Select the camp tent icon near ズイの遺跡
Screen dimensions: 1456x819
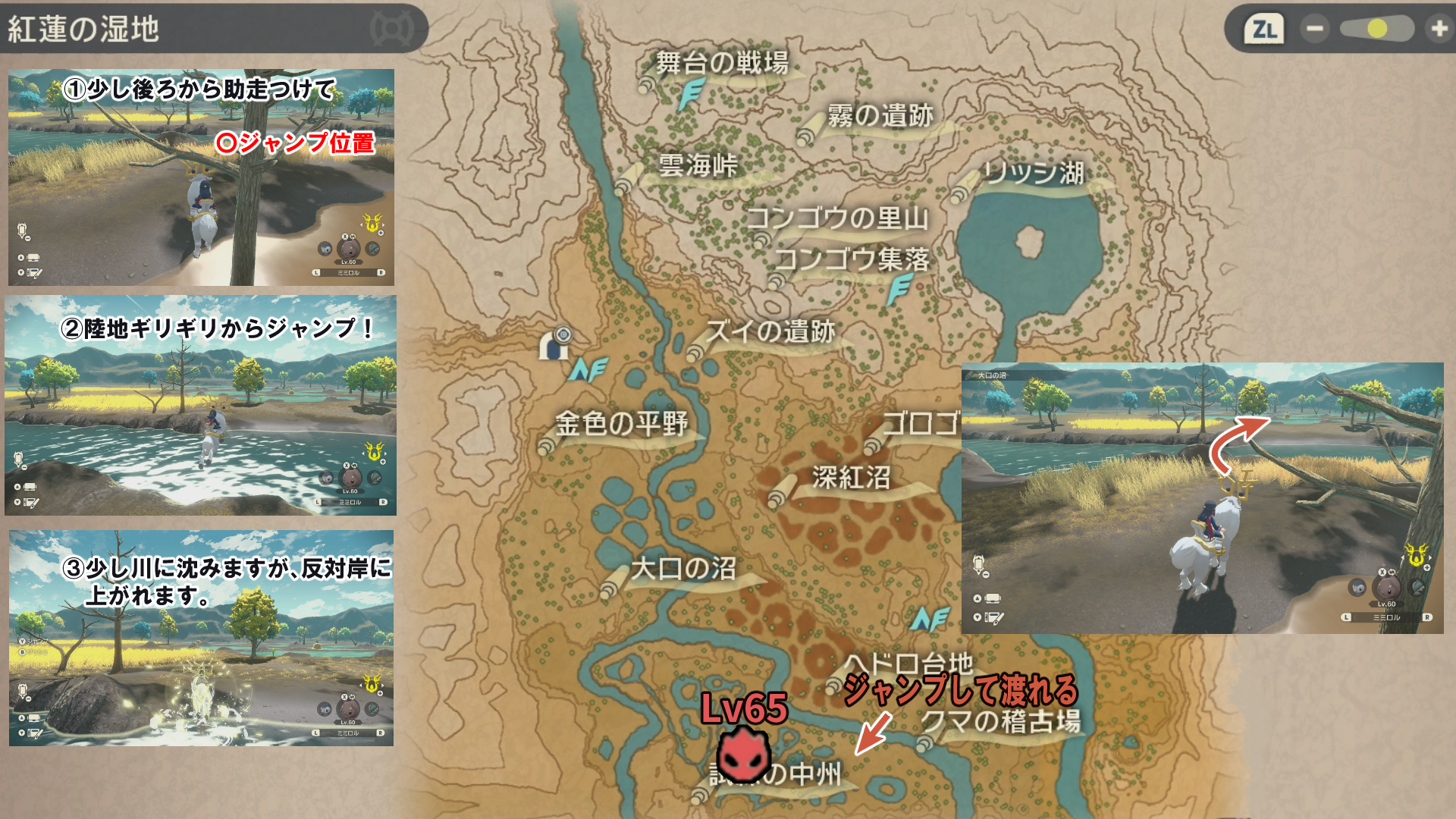tap(588, 370)
